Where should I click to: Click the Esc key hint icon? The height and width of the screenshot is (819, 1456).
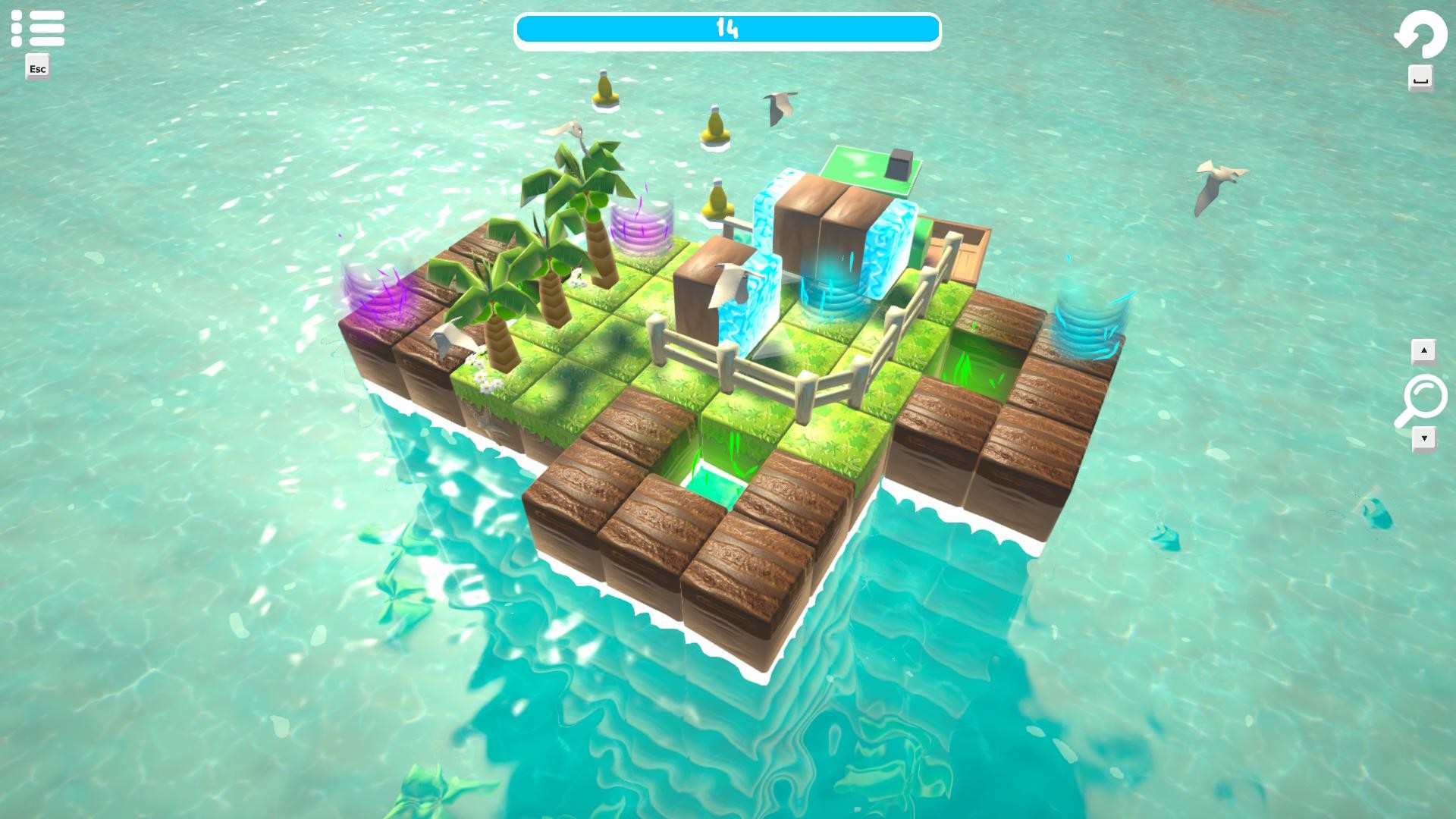tap(36, 68)
